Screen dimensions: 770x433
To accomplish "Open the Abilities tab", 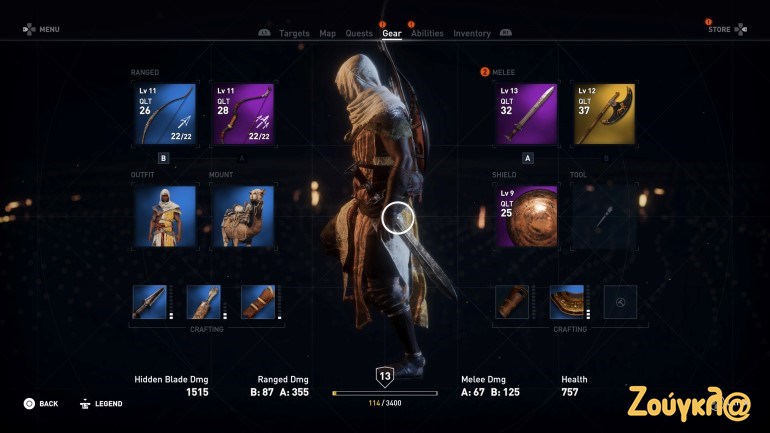I will coord(427,34).
